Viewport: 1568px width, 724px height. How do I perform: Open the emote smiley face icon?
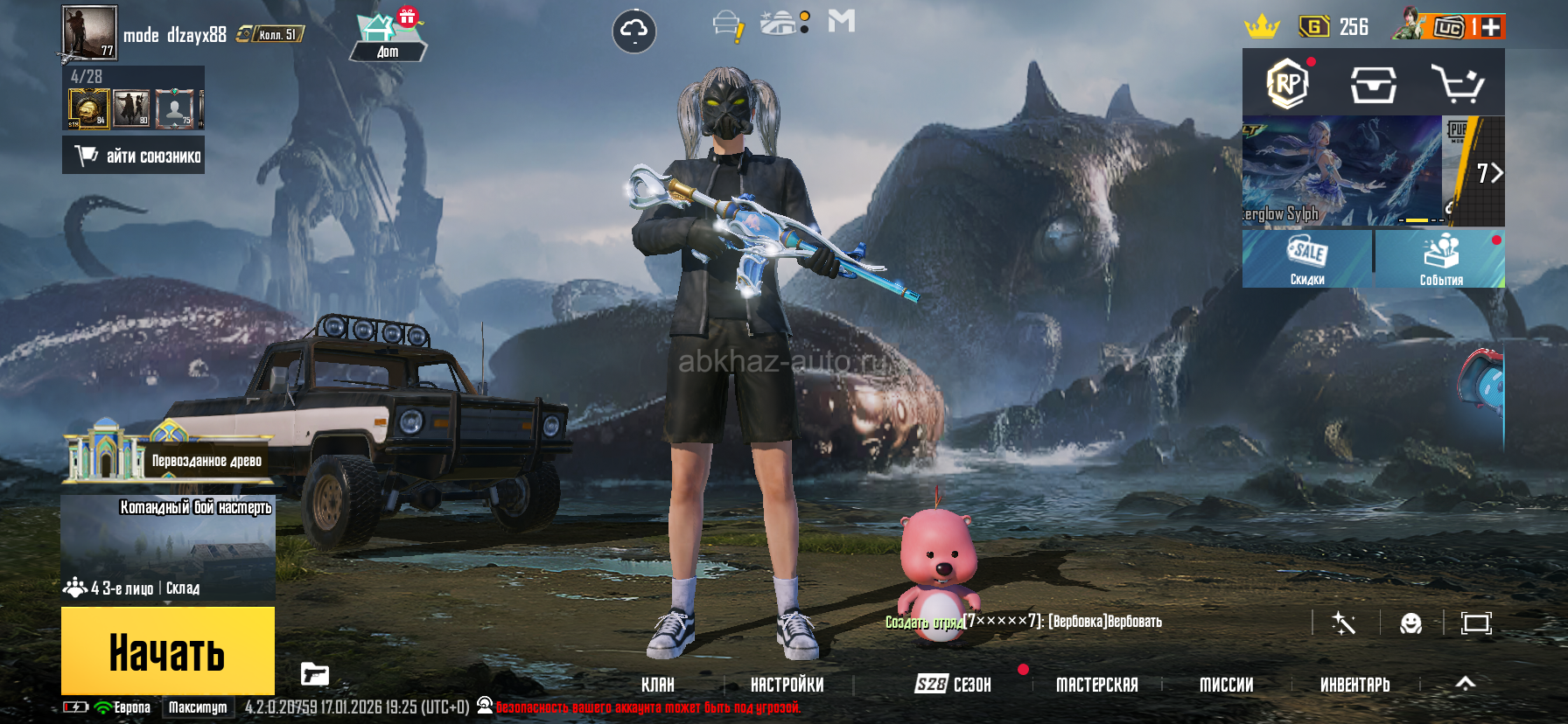(1410, 623)
